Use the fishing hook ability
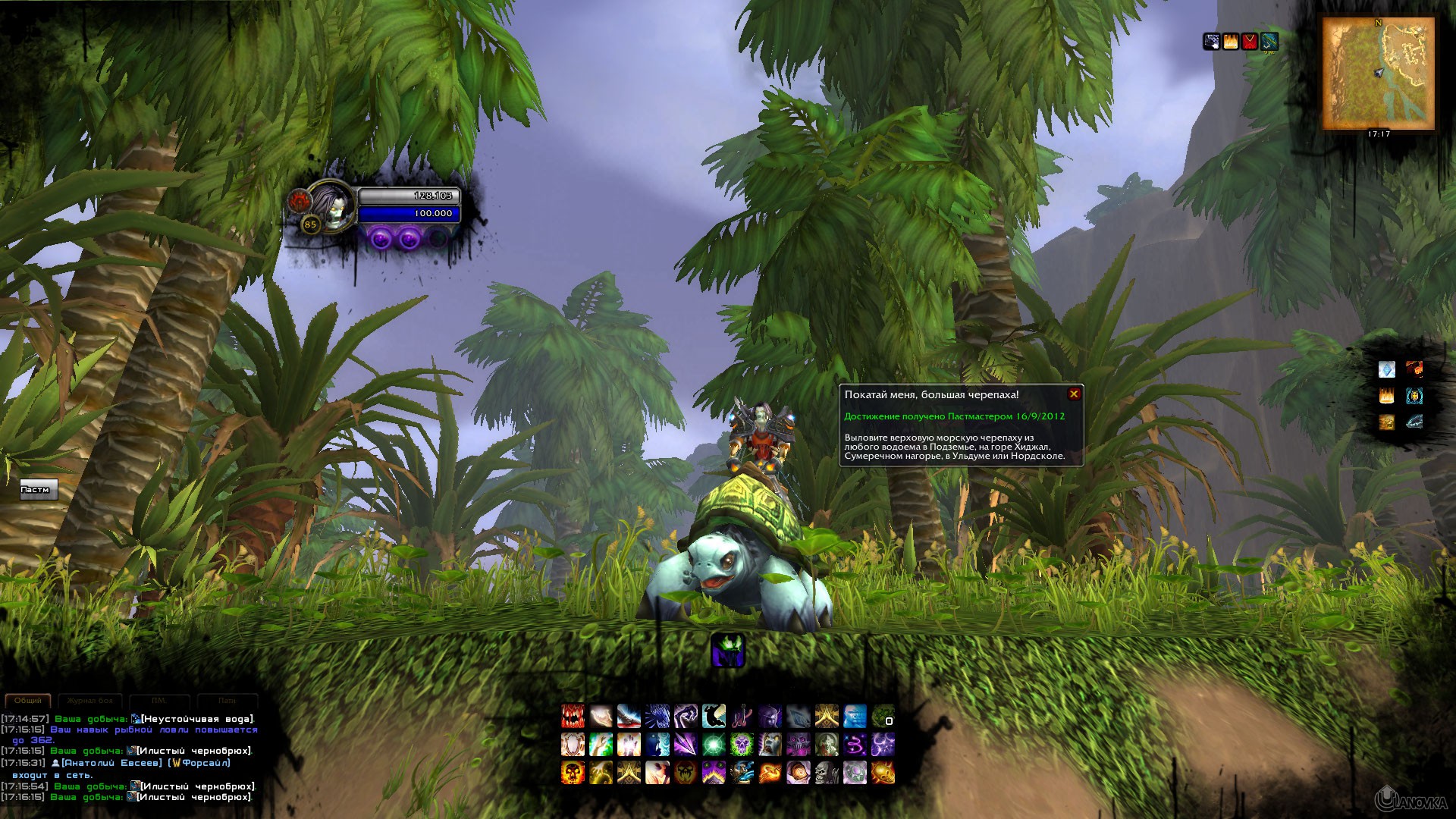Screen dimensions: 1456x819 point(742,716)
